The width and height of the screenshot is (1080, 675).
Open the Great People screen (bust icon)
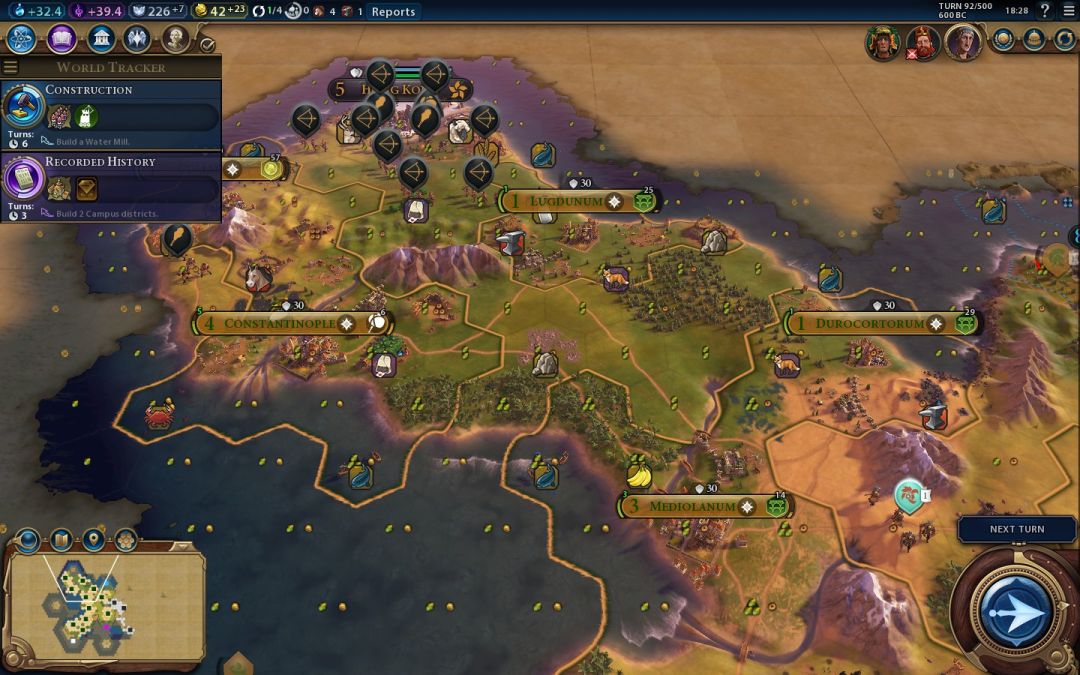coord(175,39)
